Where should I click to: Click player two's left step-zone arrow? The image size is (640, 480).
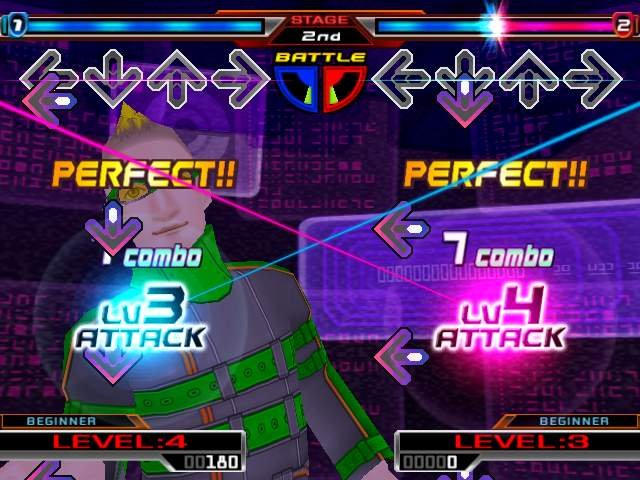[402, 77]
